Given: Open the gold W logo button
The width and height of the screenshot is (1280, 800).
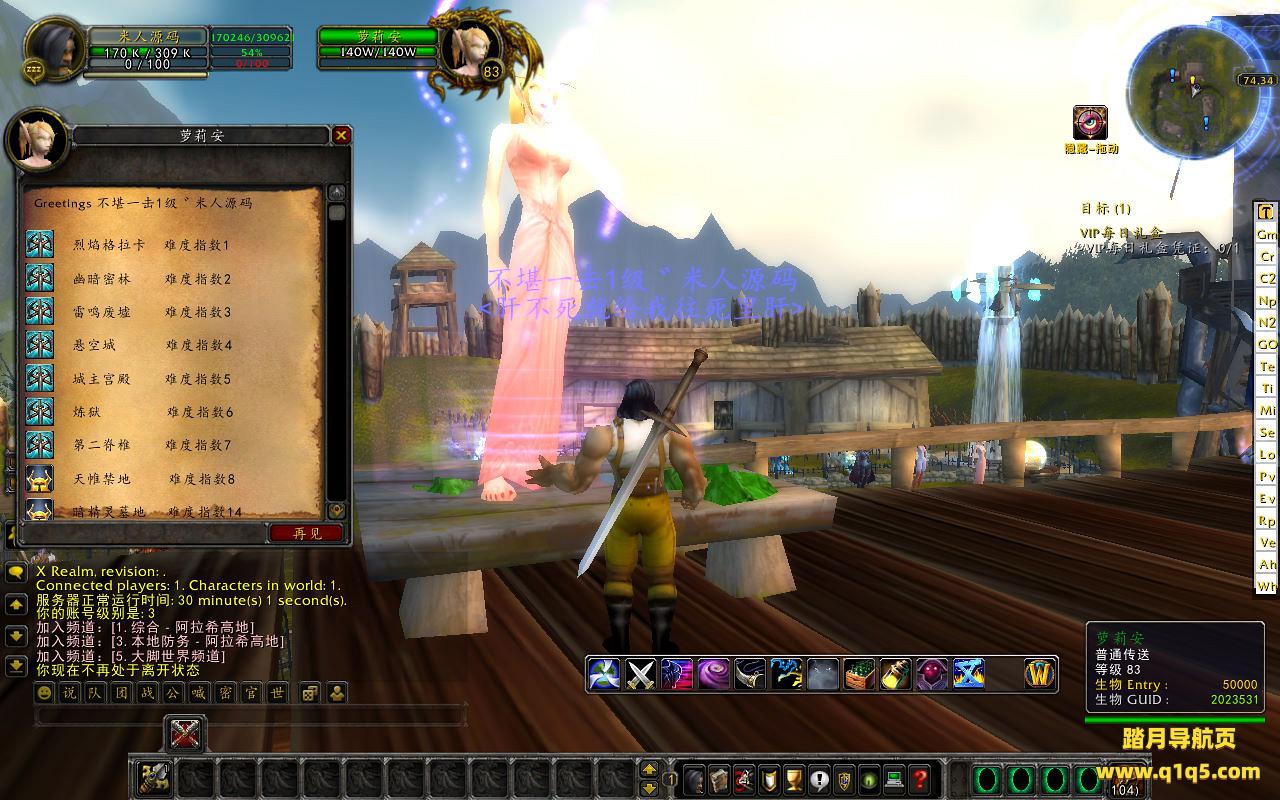Looking at the screenshot, I should [1040, 674].
